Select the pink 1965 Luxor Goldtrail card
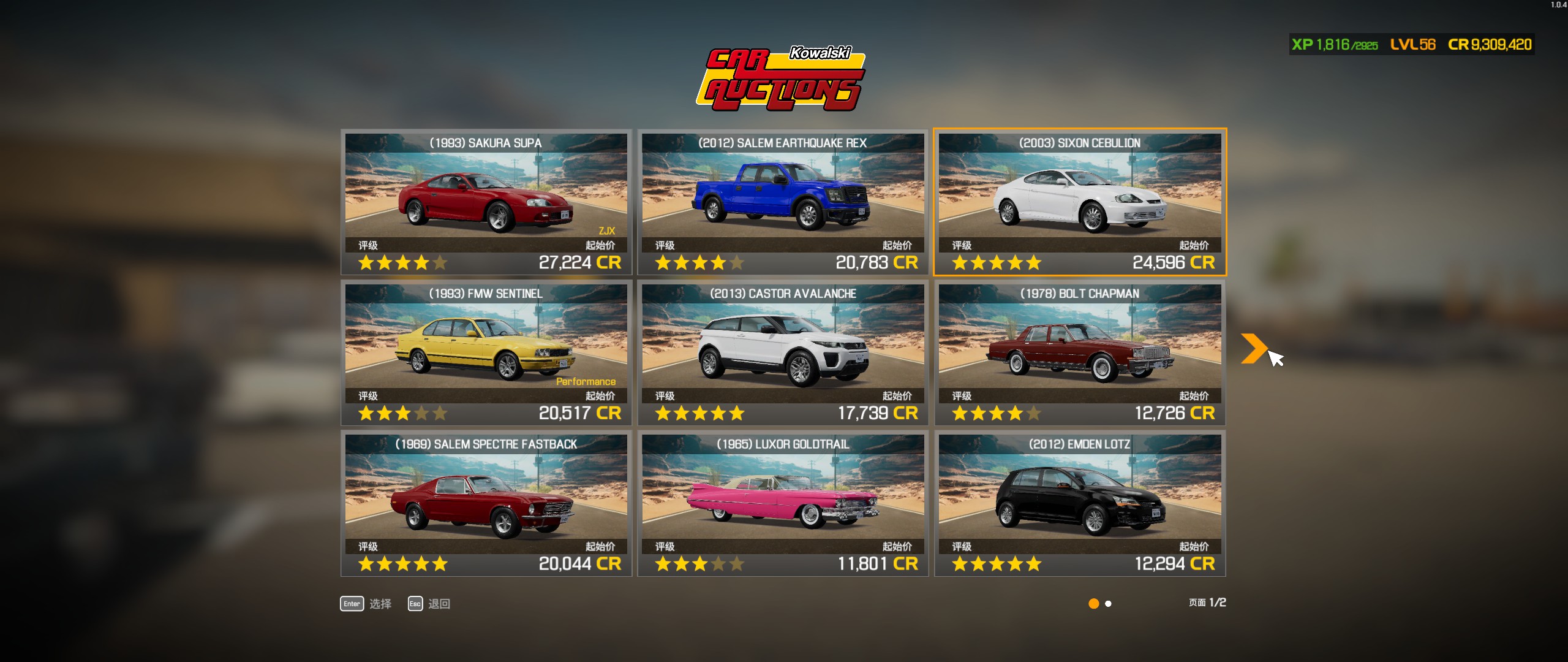The image size is (1568, 662). pyautogui.click(x=783, y=503)
